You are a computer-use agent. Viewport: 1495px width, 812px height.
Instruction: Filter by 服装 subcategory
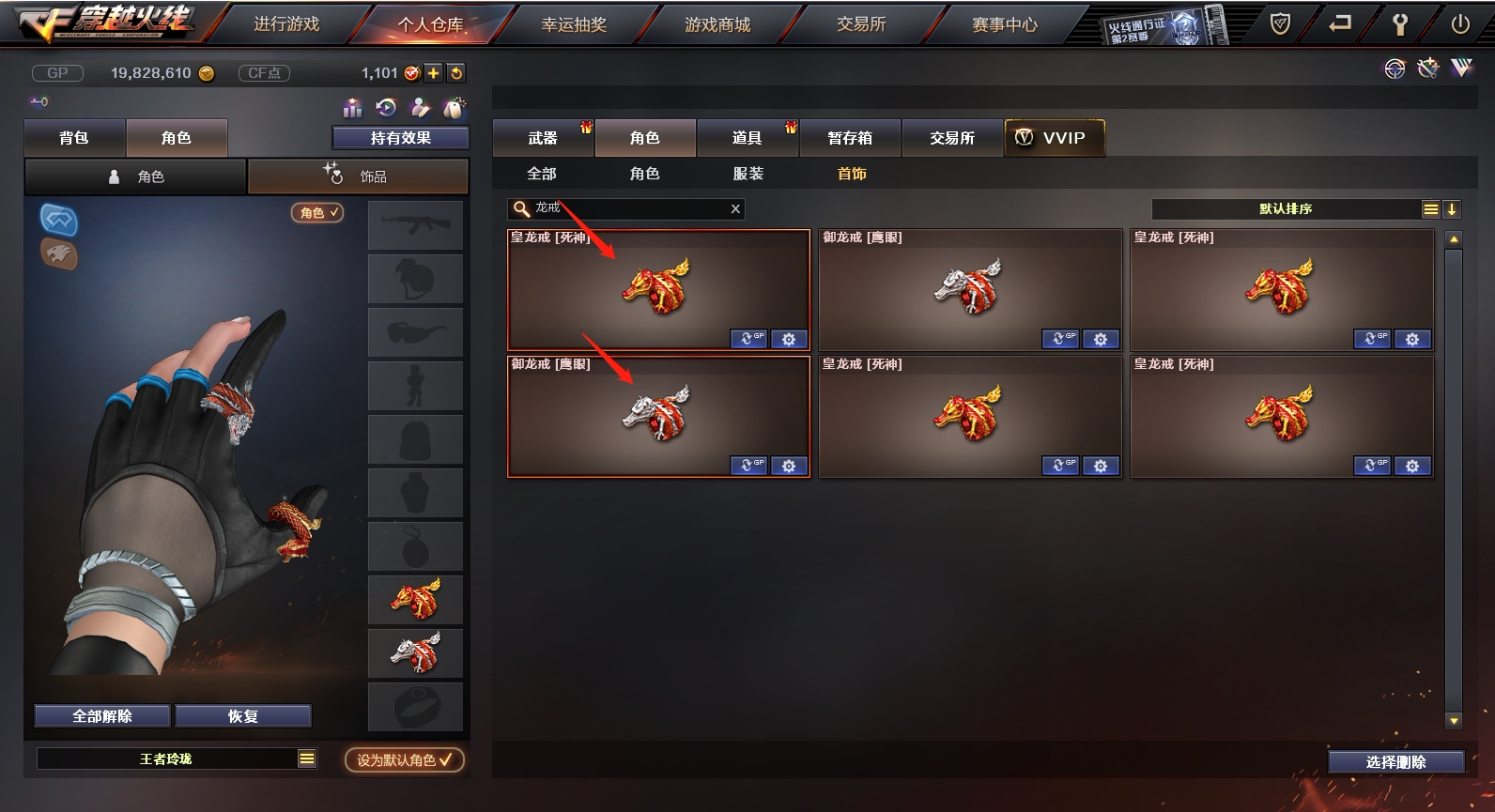[x=748, y=174]
